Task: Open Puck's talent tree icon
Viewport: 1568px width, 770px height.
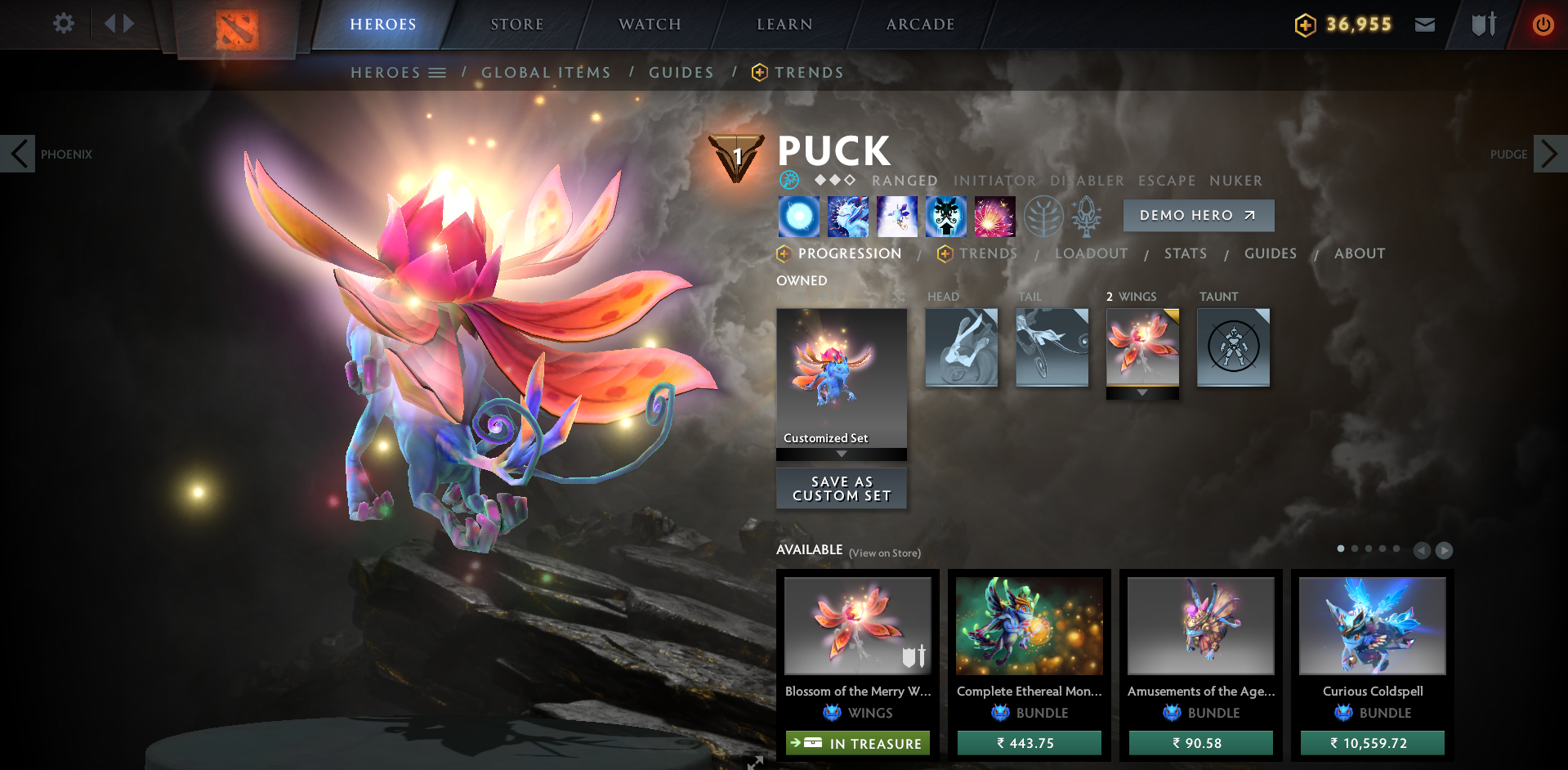Action: tap(1043, 216)
